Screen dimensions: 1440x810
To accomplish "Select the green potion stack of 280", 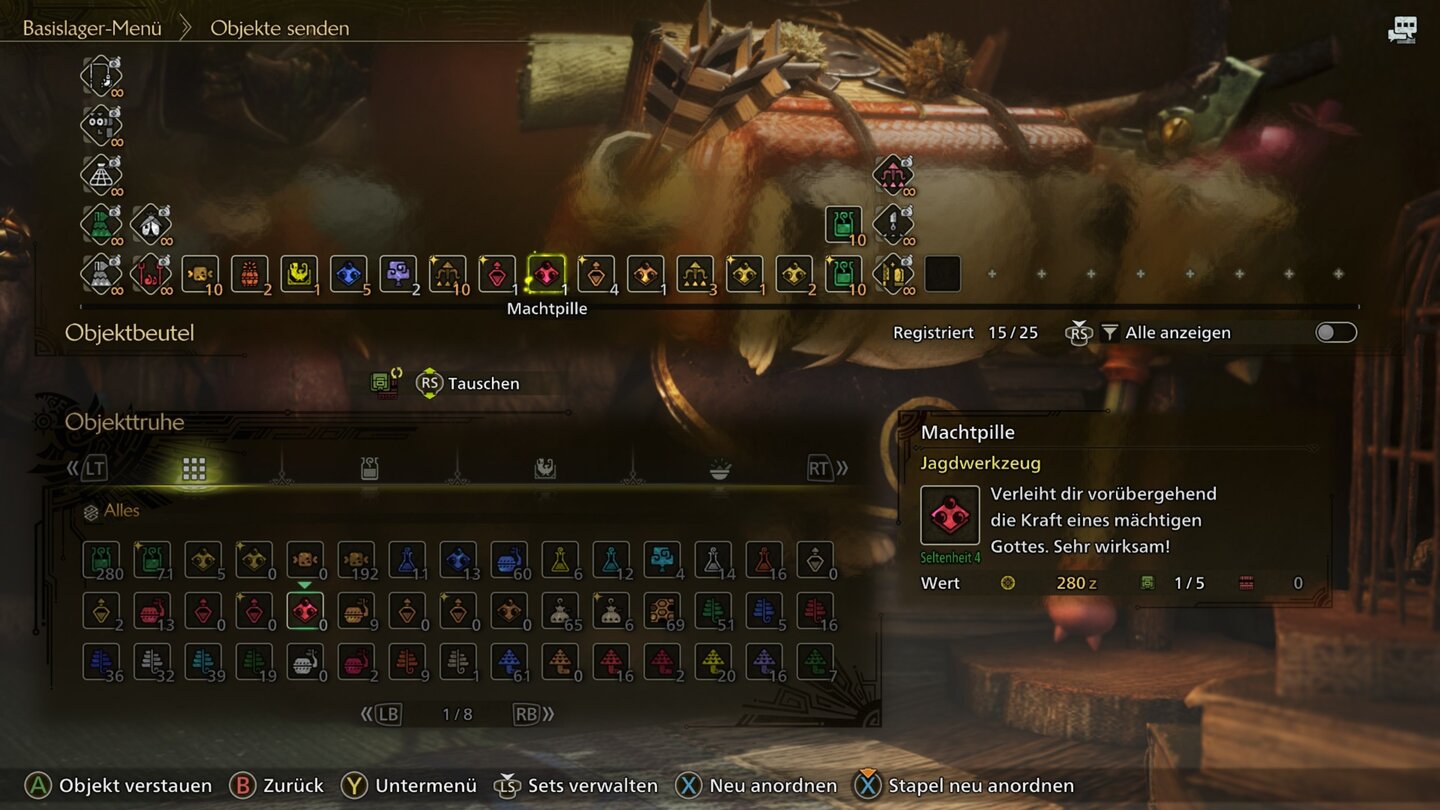I will (x=101, y=560).
